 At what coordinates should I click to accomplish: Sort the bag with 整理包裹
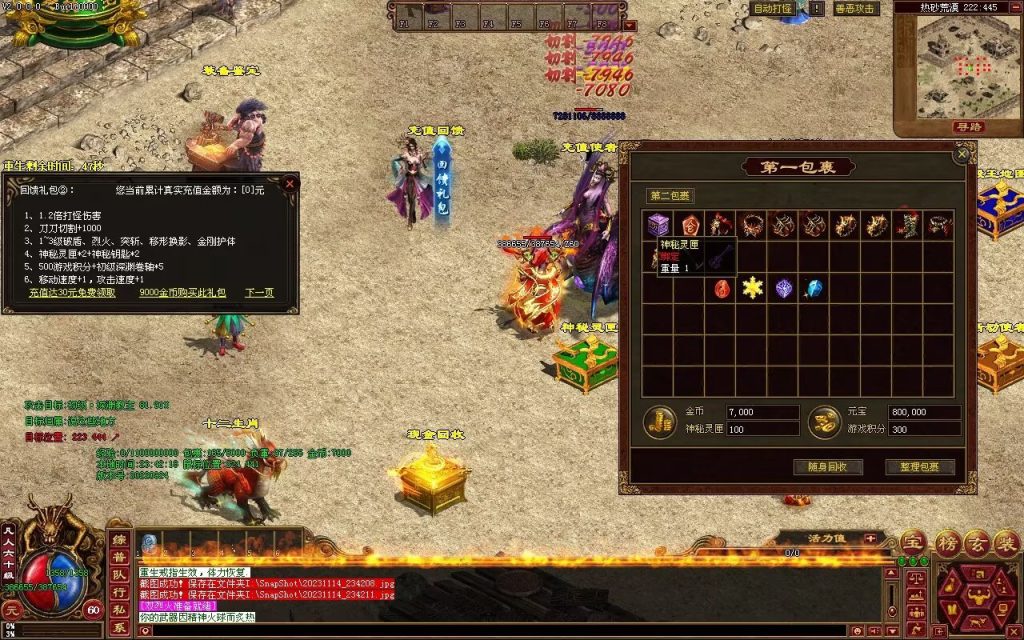919,467
